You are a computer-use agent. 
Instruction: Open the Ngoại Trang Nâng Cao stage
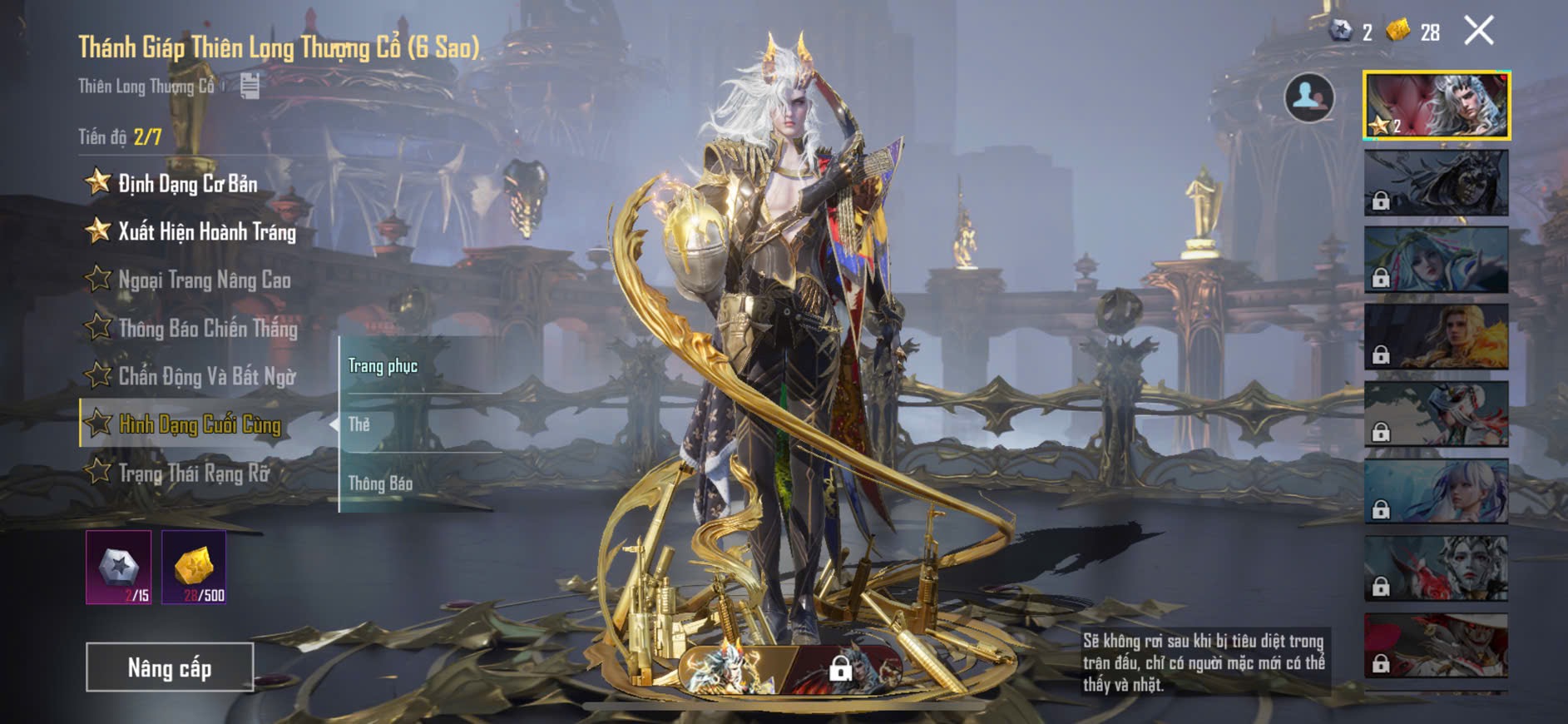(204, 280)
